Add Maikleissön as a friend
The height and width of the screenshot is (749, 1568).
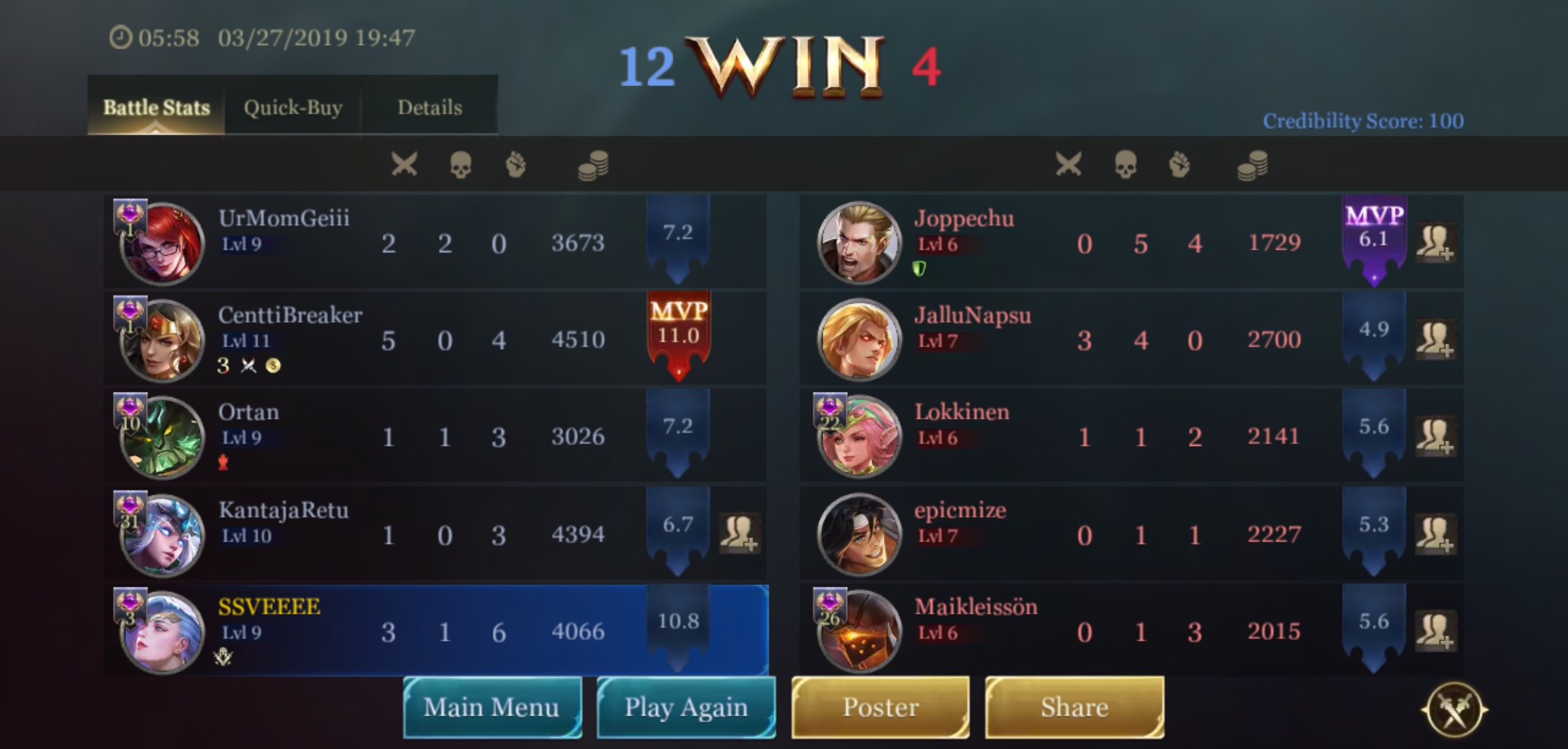tap(1435, 630)
